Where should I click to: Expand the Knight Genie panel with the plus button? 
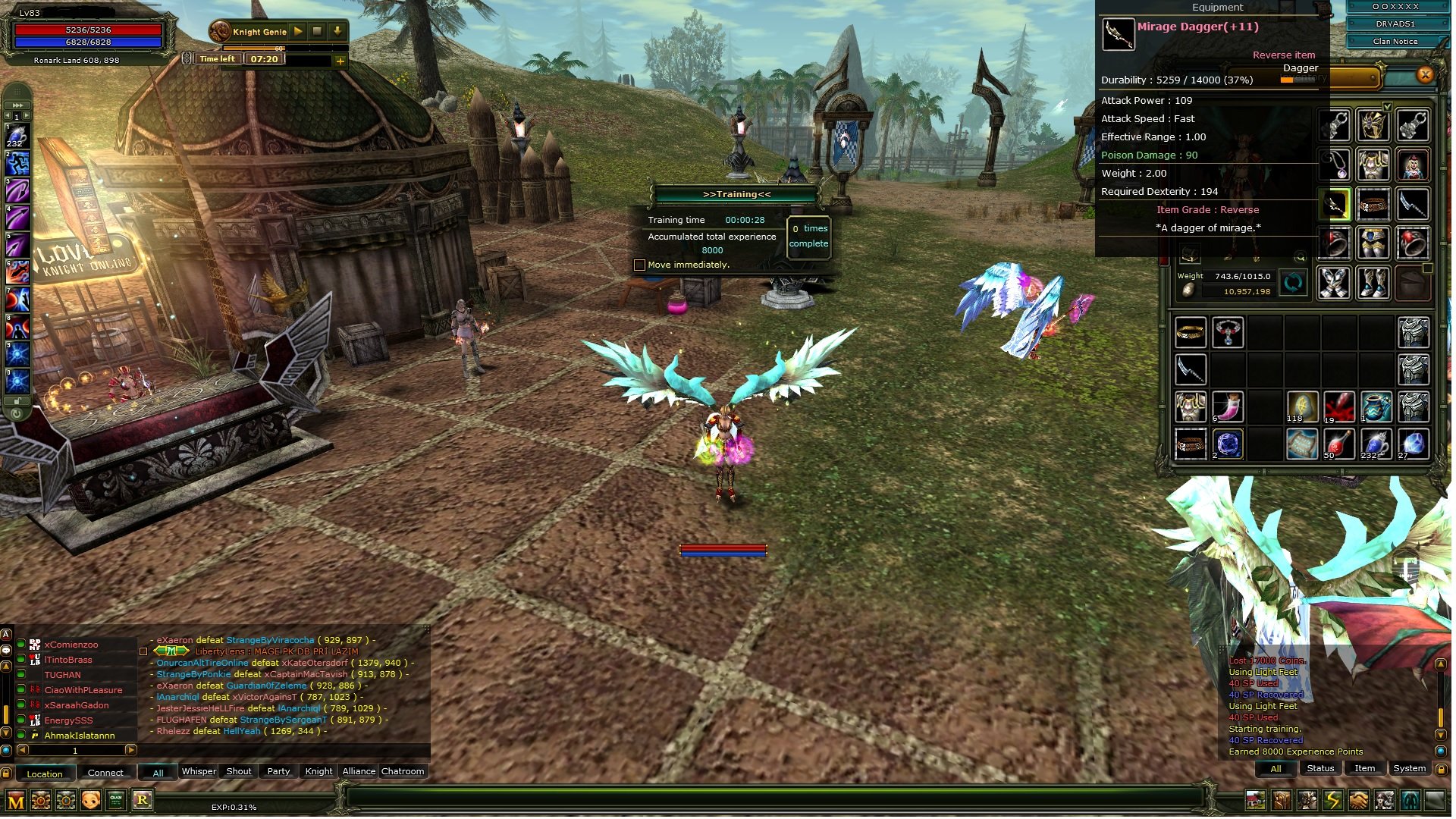click(340, 61)
